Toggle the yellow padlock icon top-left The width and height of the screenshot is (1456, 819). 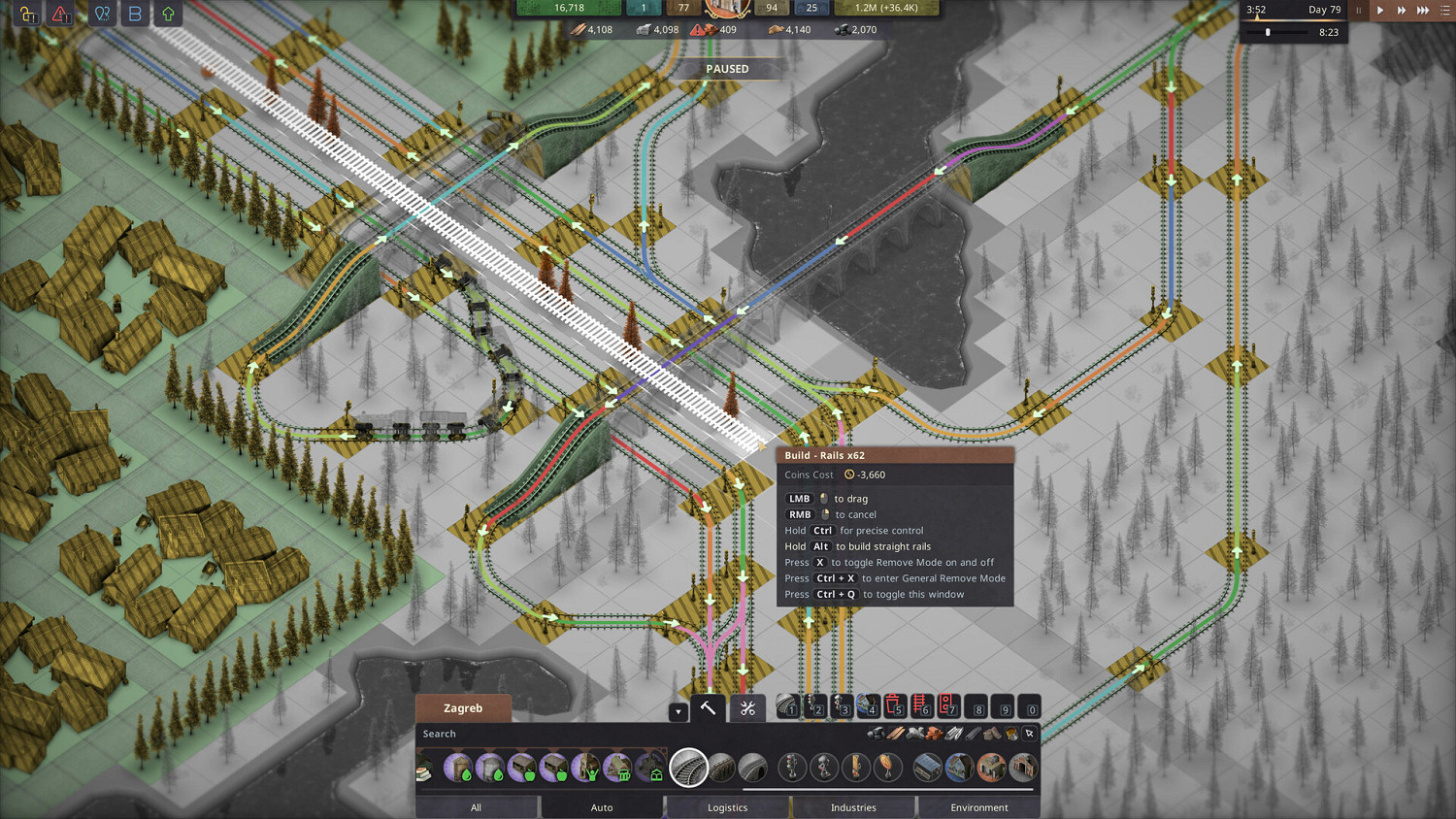point(26,15)
